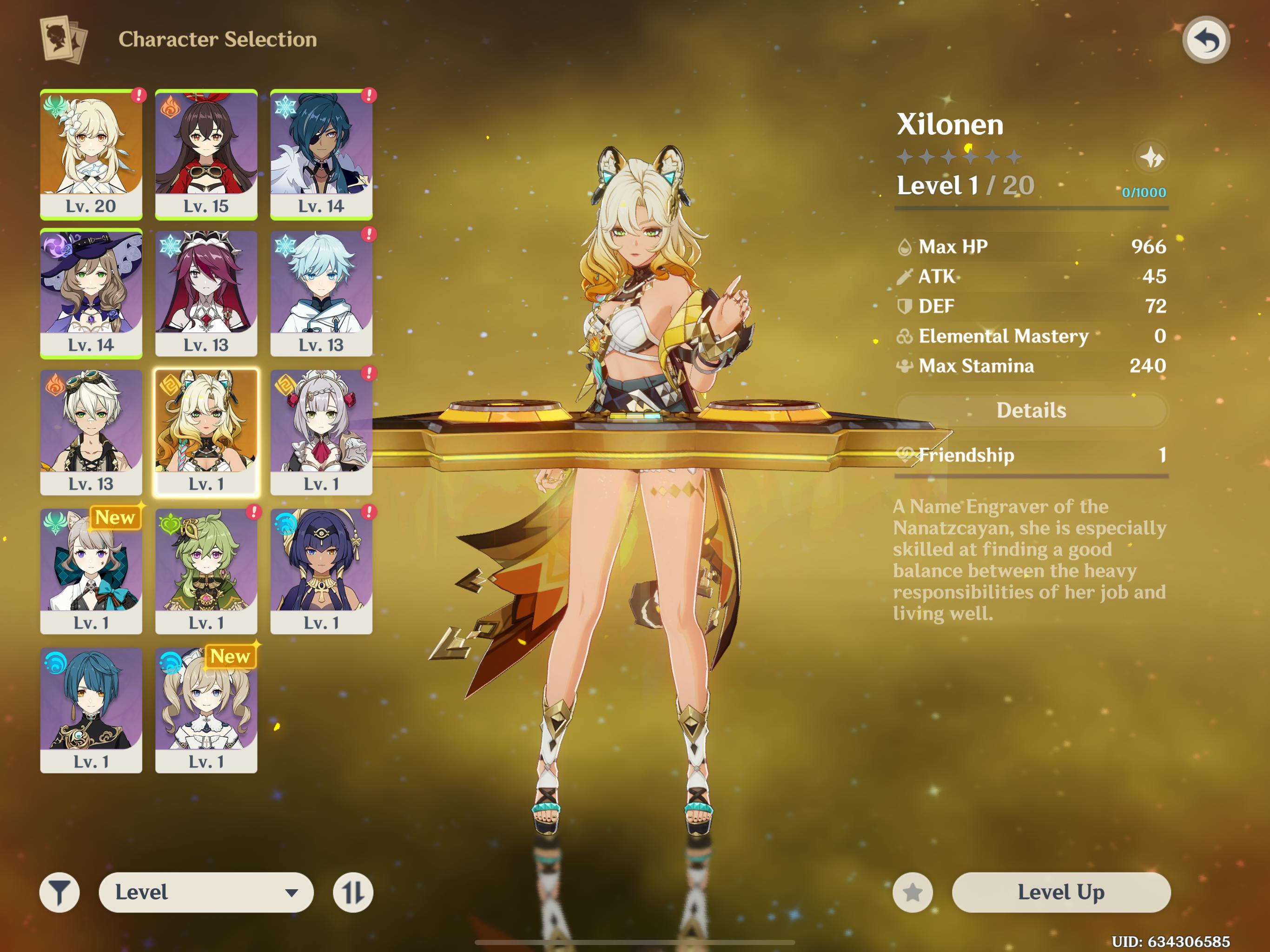The height and width of the screenshot is (952, 1270).
Task: Show Xilonen's stat Details
Action: coord(1031,410)
